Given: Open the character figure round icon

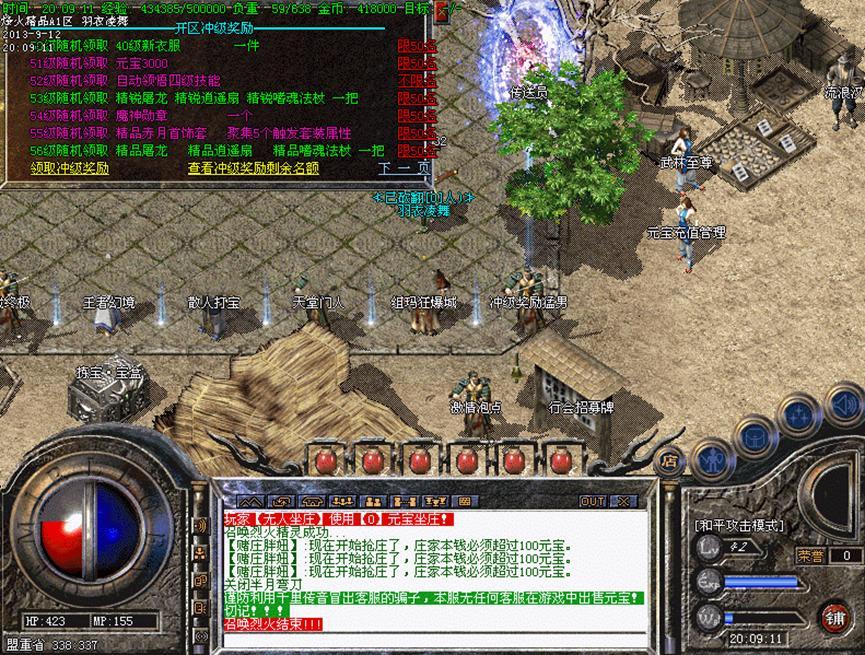Looking at the screenshot, I should 712,460.
